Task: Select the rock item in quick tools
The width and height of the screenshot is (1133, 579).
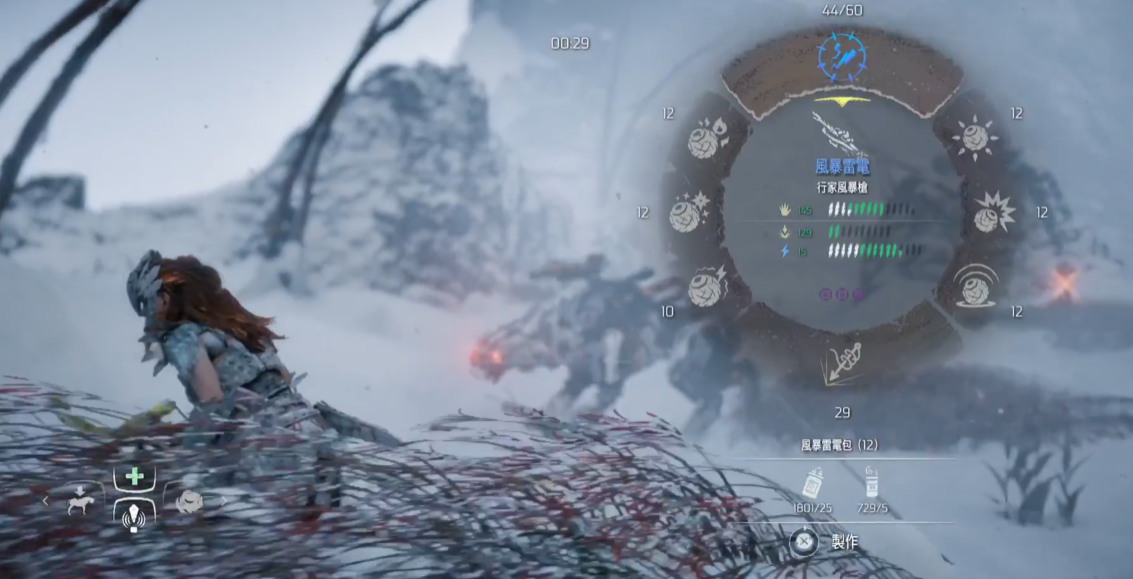Action: click(187, 500)
